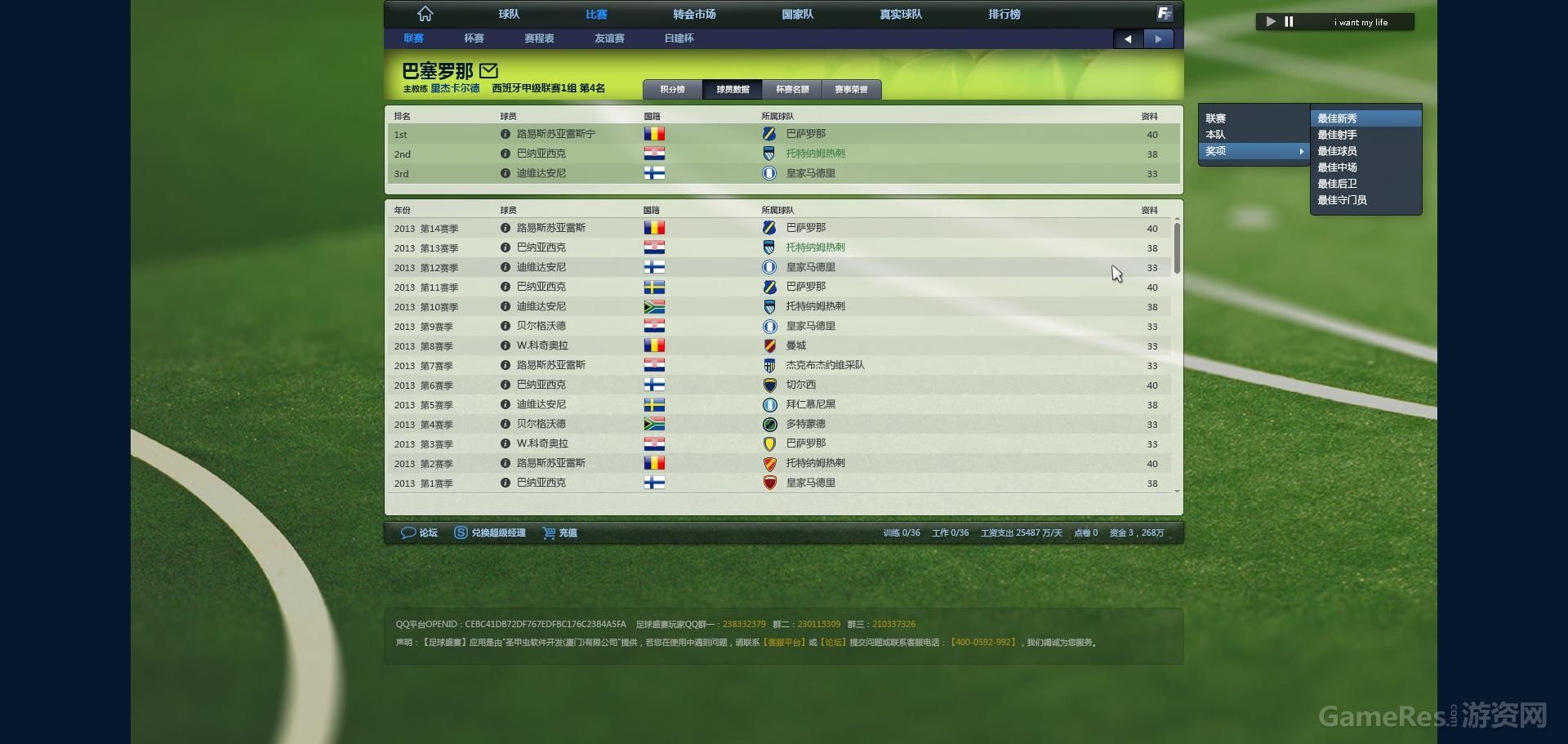This screenshot has width=1568, height=744.
Task: Click the 充值 recharge button
Action: pos(560,532)
